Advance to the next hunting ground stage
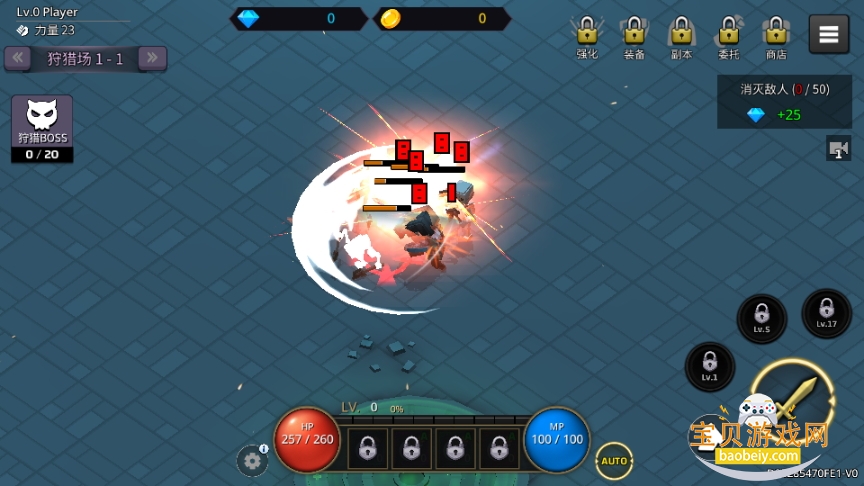 tap(152, 58)
